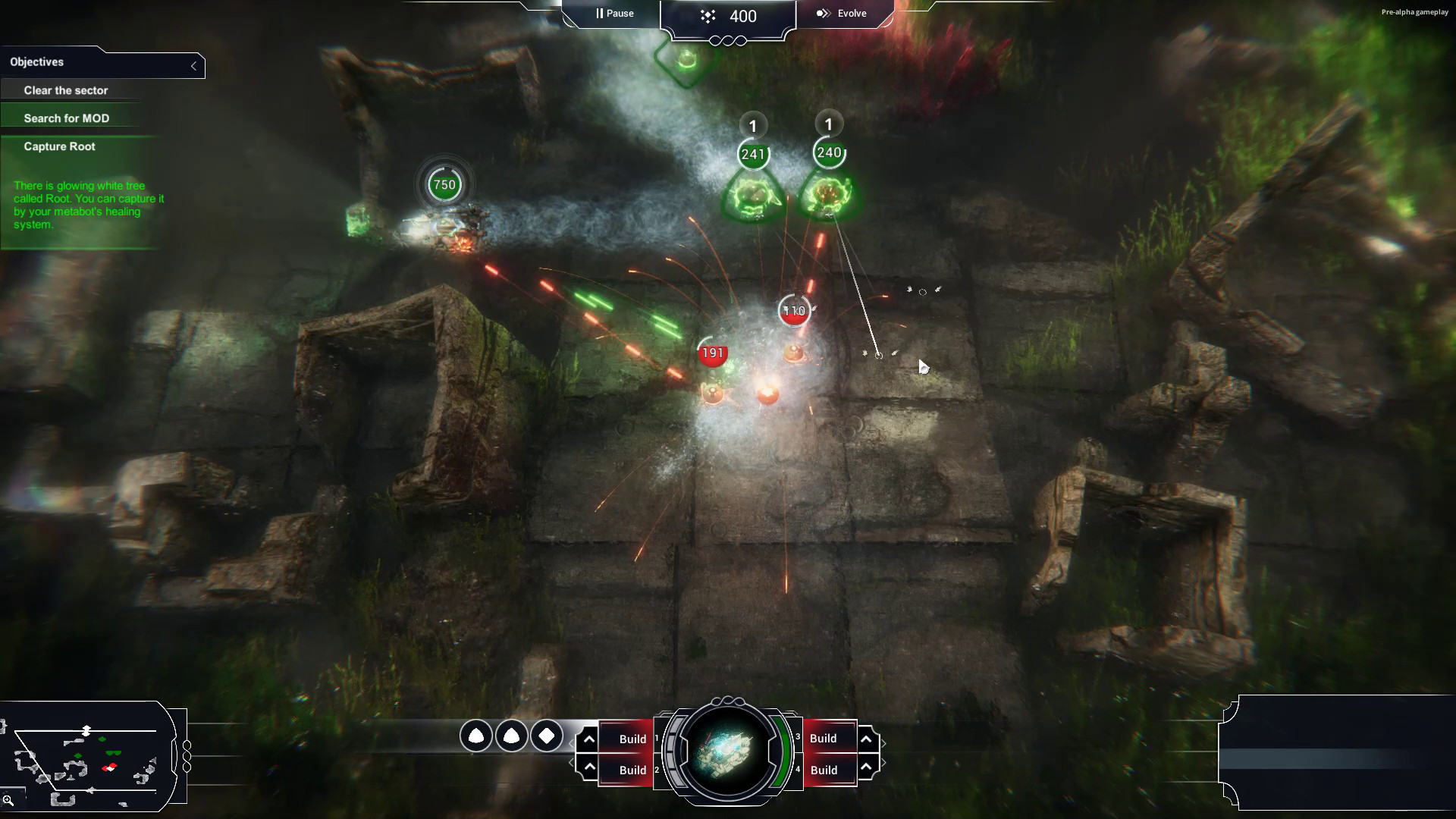Screen dimensions: 1456x819
Task: Toggle the Clear the sector objective
Action: (x=66, y=89)
